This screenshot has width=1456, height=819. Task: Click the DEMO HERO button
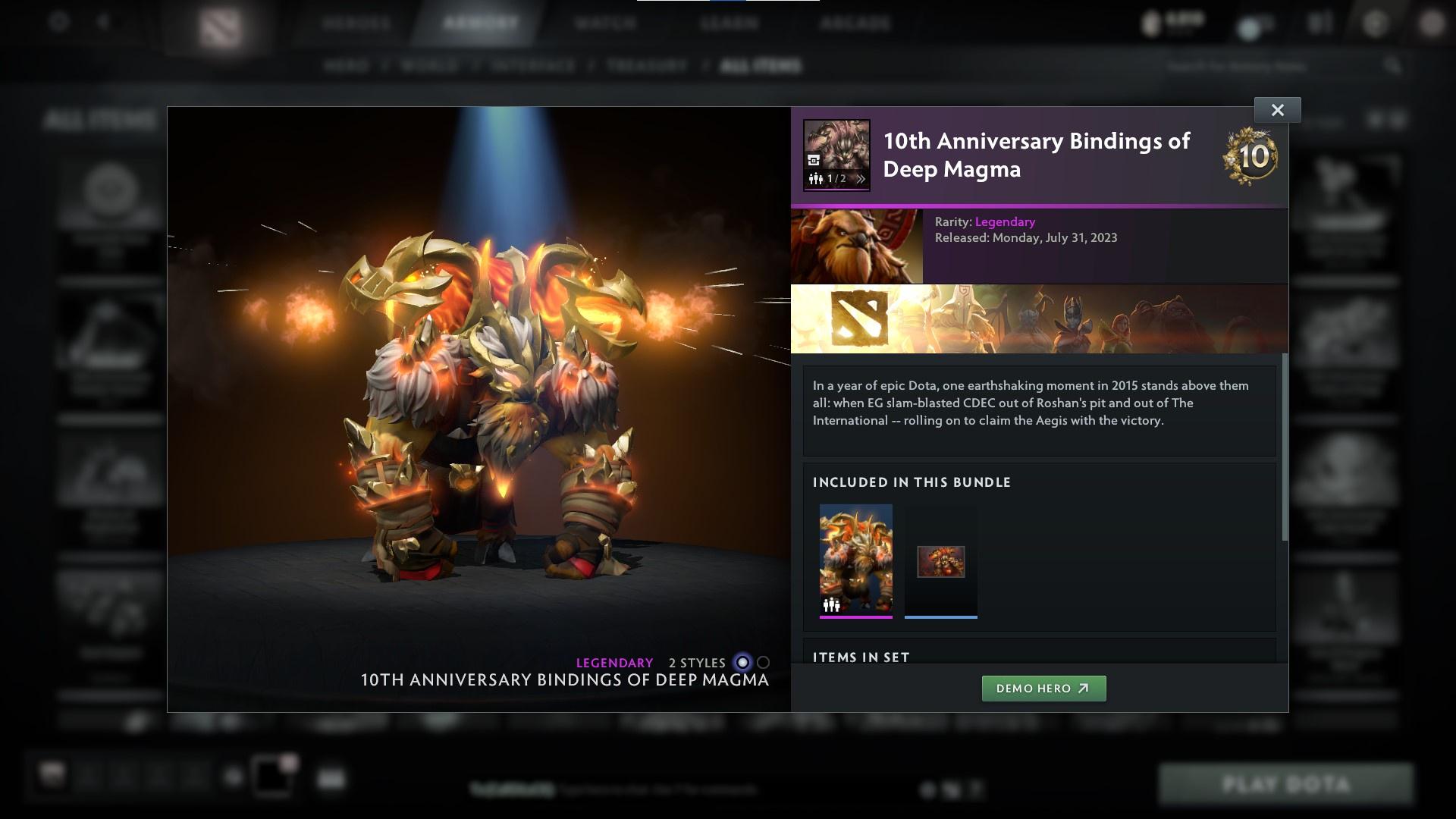pyautogui.click(x=1043, y=689)
